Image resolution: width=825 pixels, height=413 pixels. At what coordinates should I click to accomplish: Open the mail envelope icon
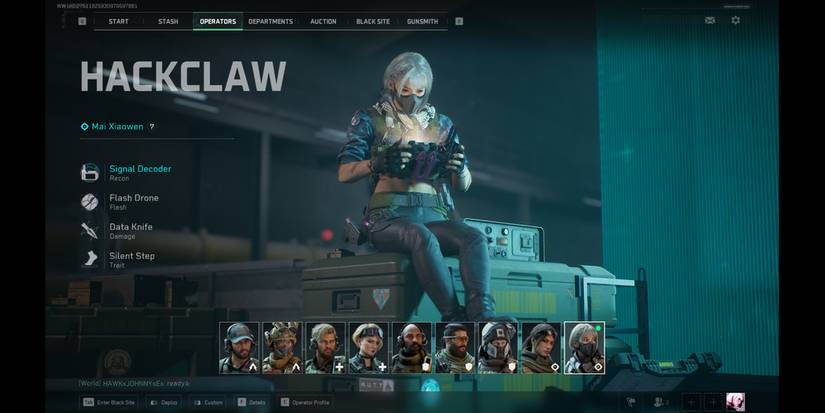click(x=710, y=20)
